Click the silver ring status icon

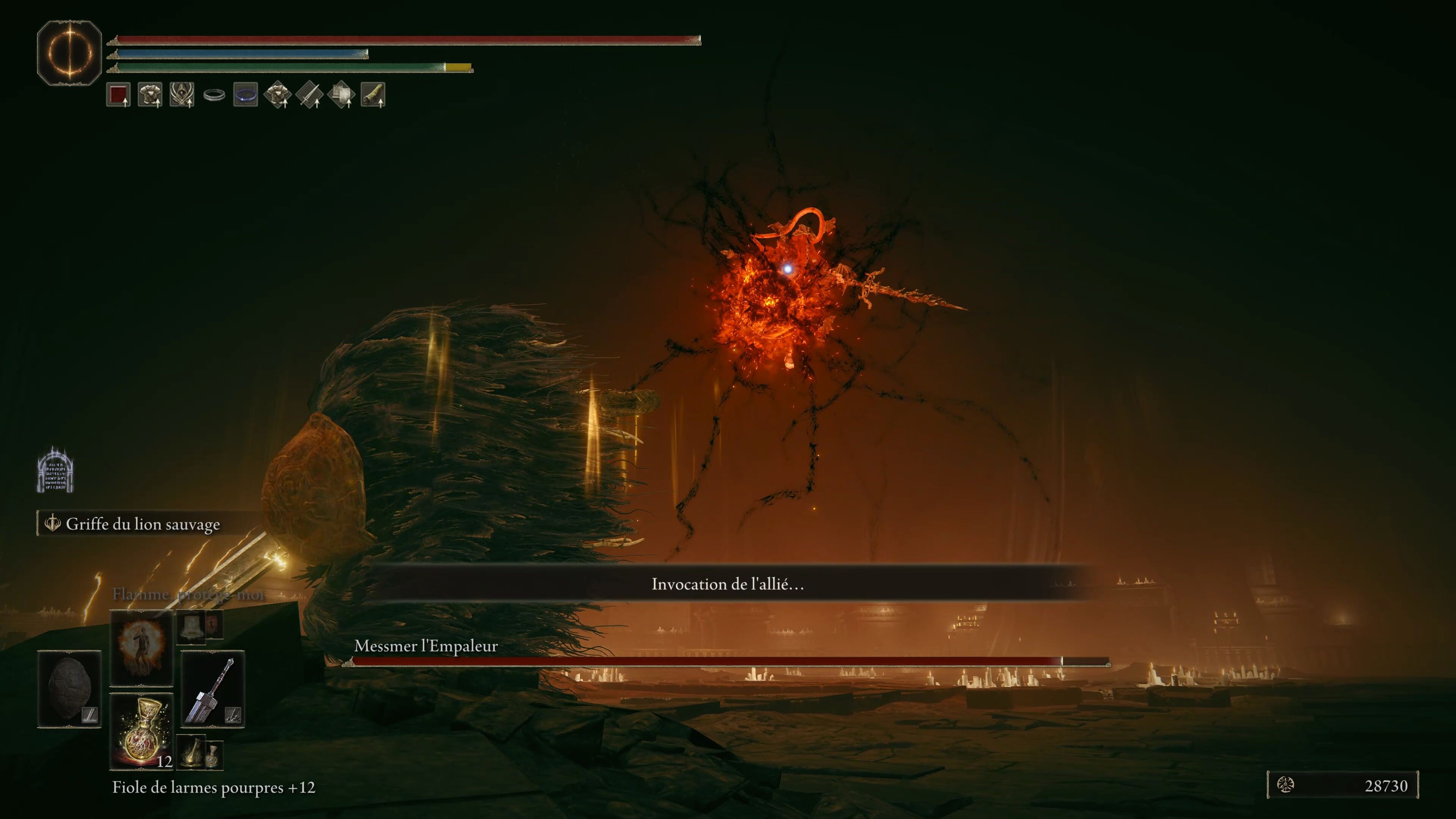click(214, 95)
